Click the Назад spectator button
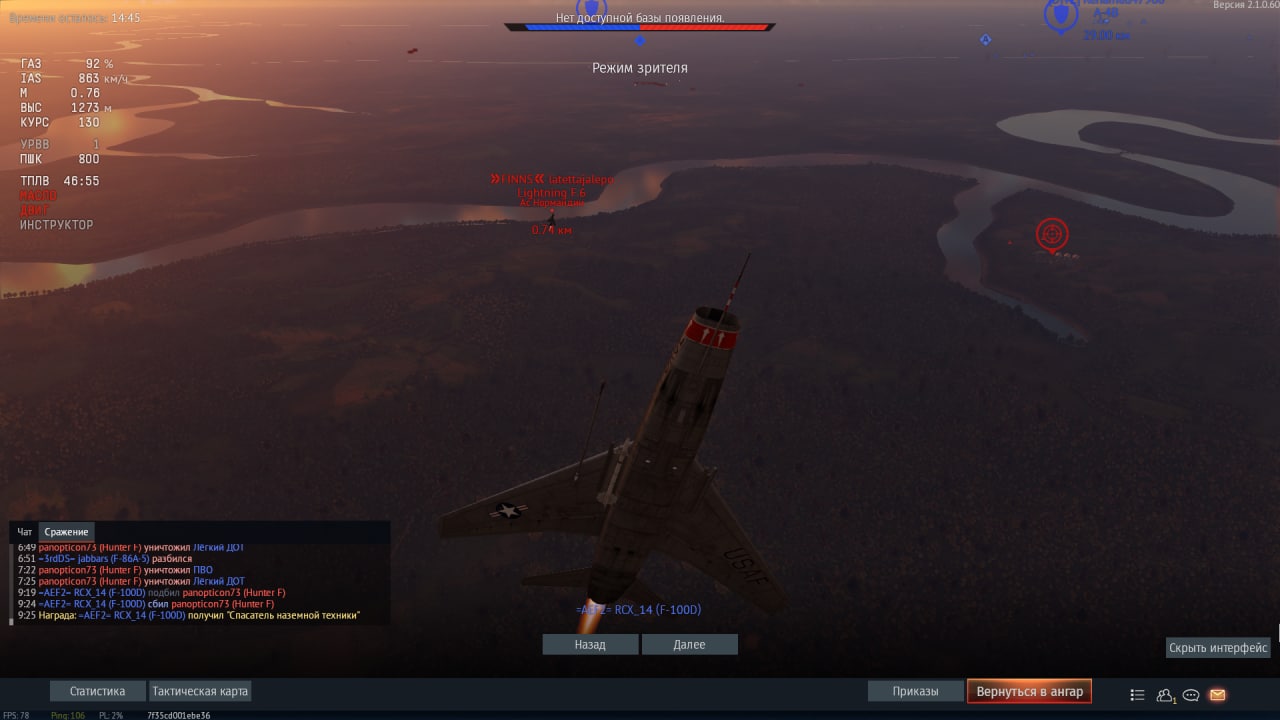The width and height of the screenshot is (1280, 720). pos(590,645)
